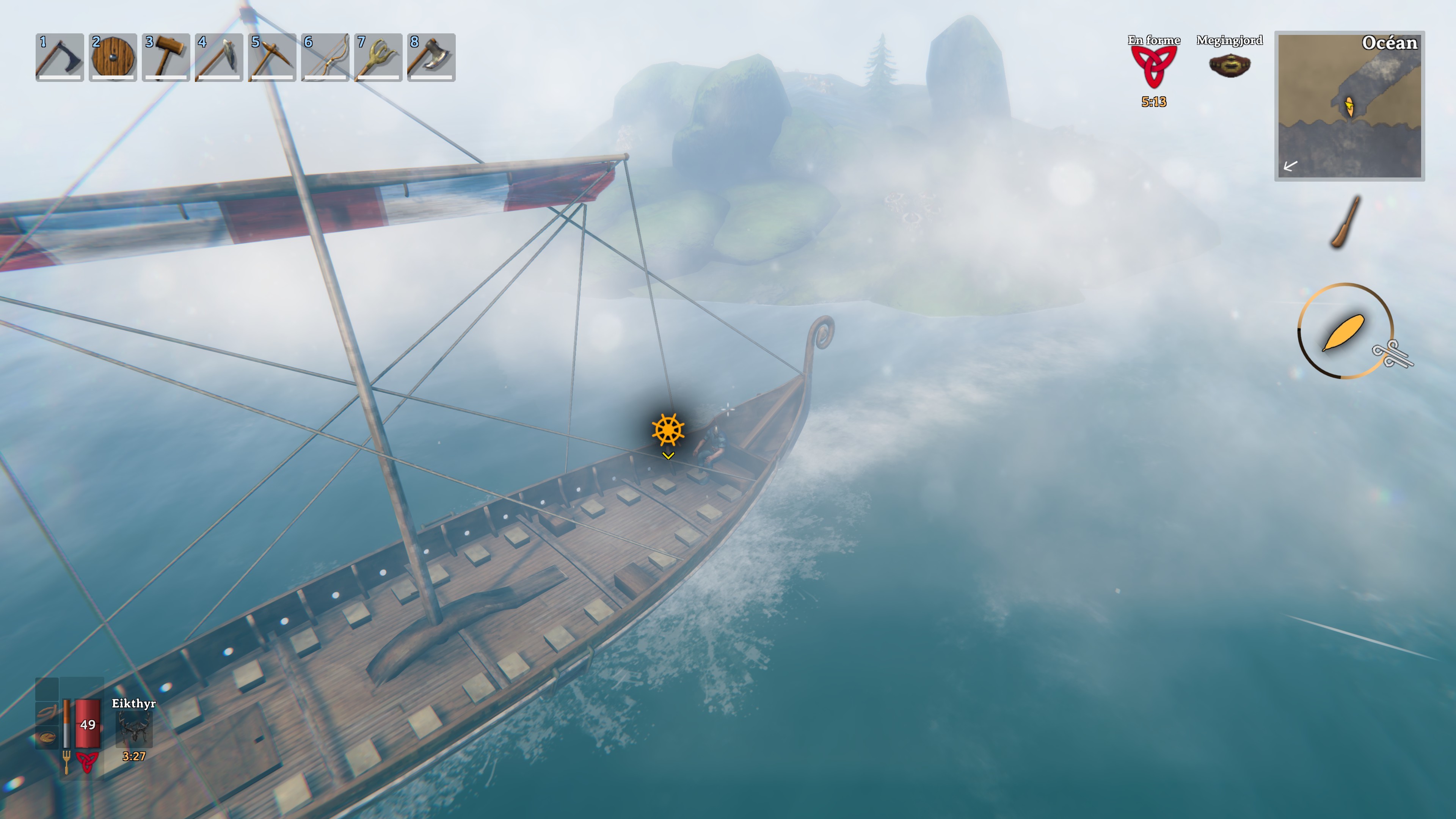This screenshot has width=1456, height=819.
Task: Select the hammer in hotbar slot 3
Action: (x=166, y=57)
